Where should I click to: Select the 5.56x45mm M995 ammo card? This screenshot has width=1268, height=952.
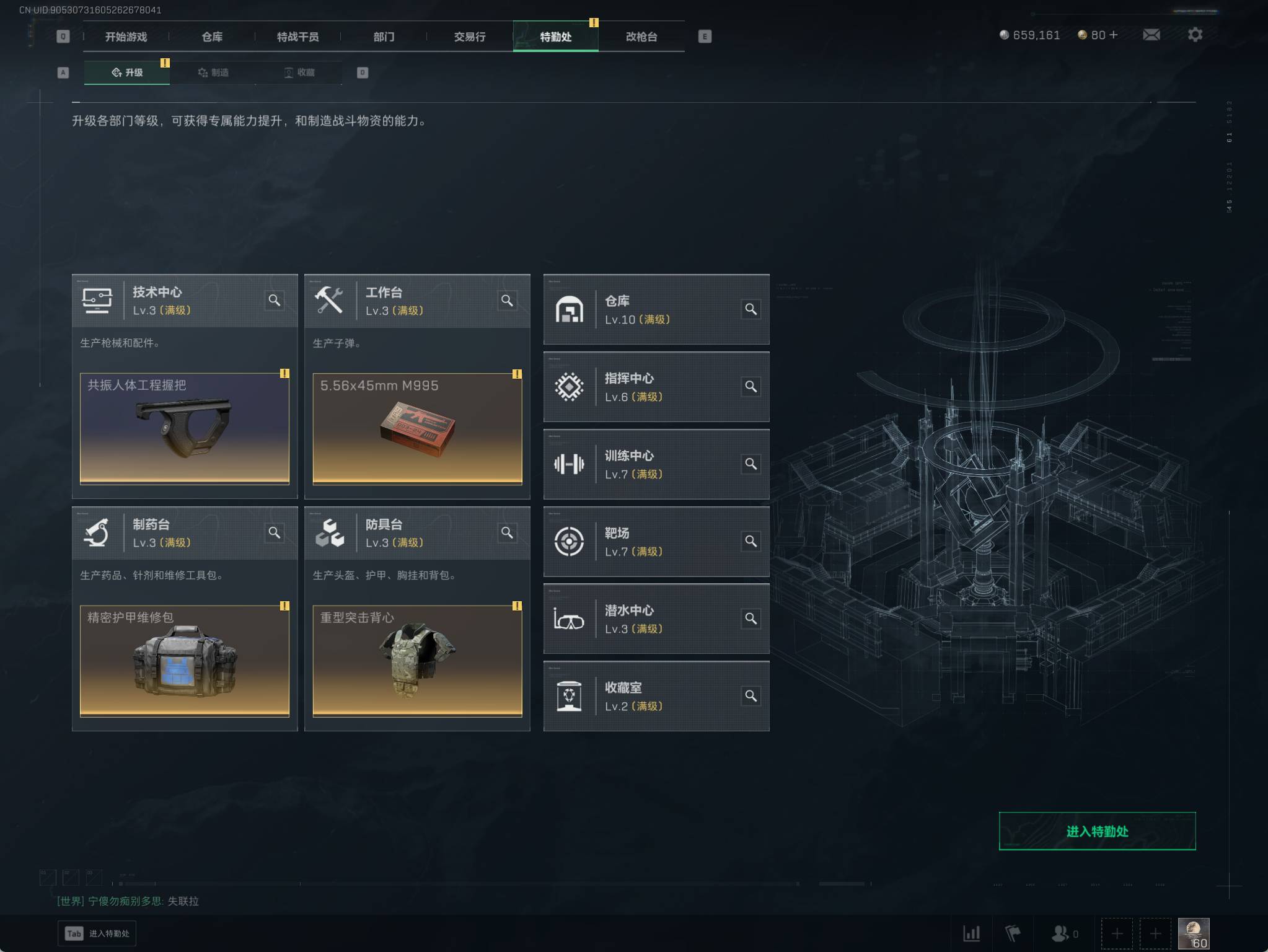pyautogui.click(x=417, y=428)
